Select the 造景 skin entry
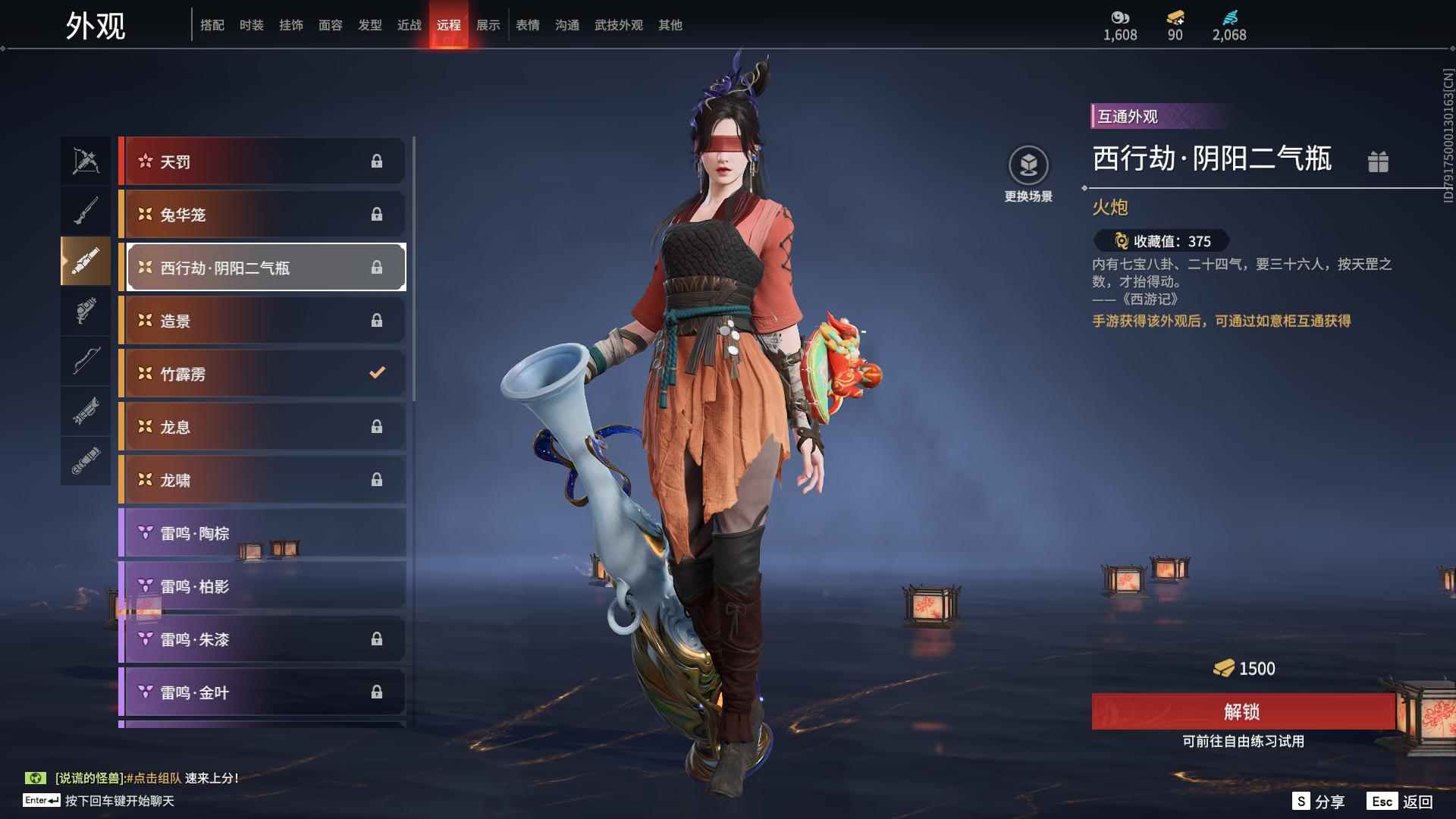This screenshot has width=1456, height=819. pyautogui.click(x=262, y=321)
